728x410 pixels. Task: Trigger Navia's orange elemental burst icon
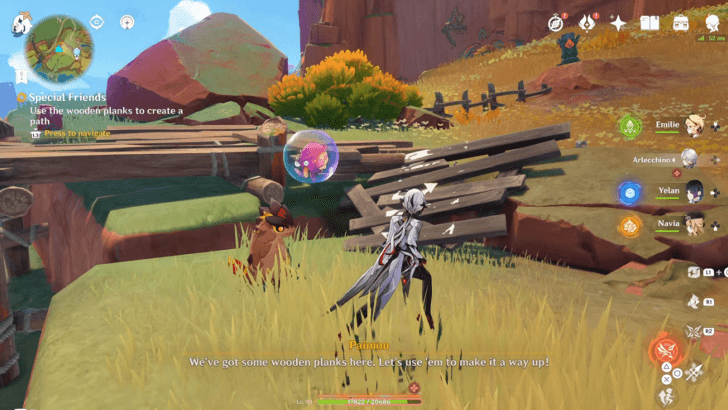click(x=629, y=225)
